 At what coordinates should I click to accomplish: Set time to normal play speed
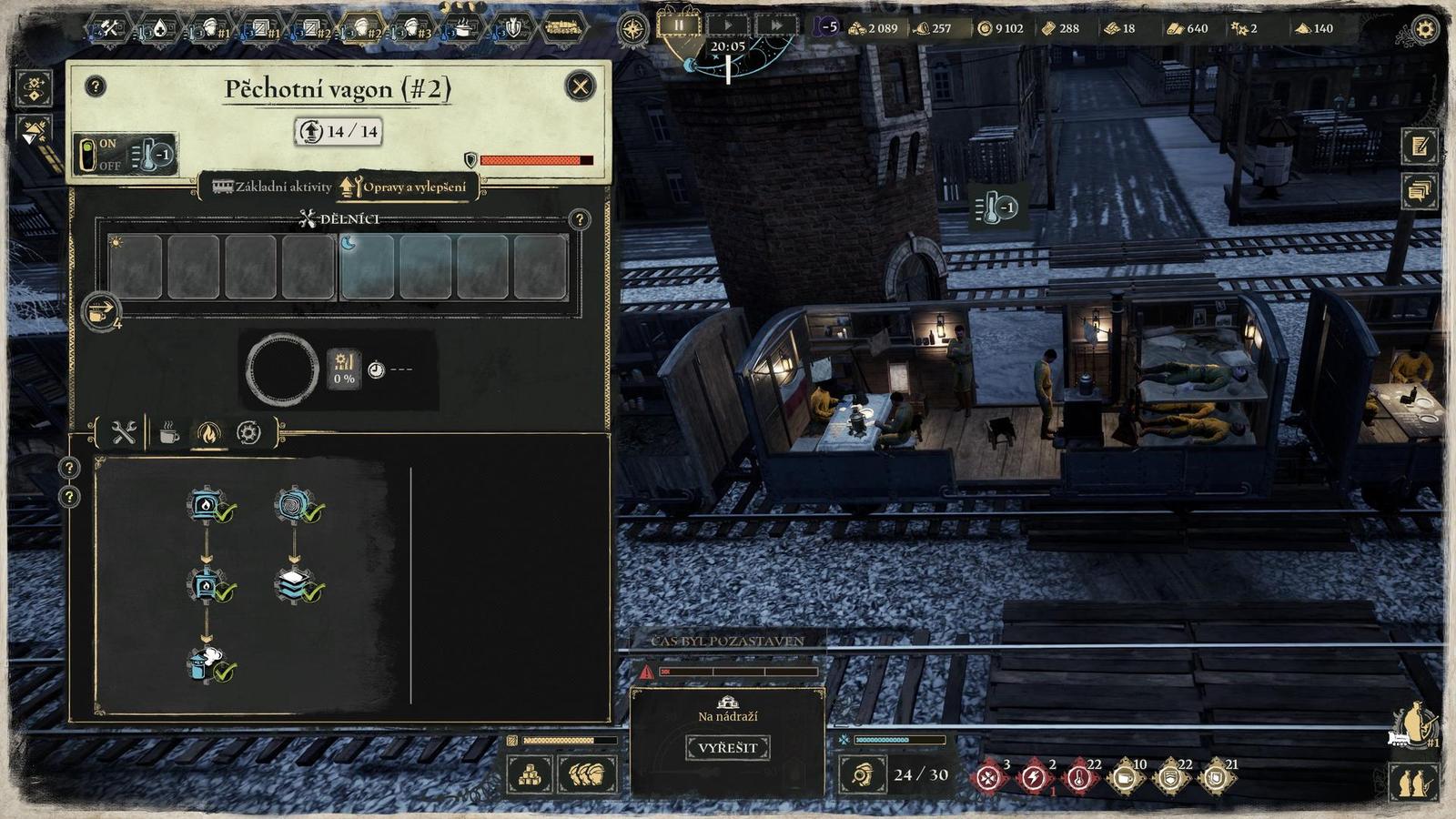(x=728, y=25)
